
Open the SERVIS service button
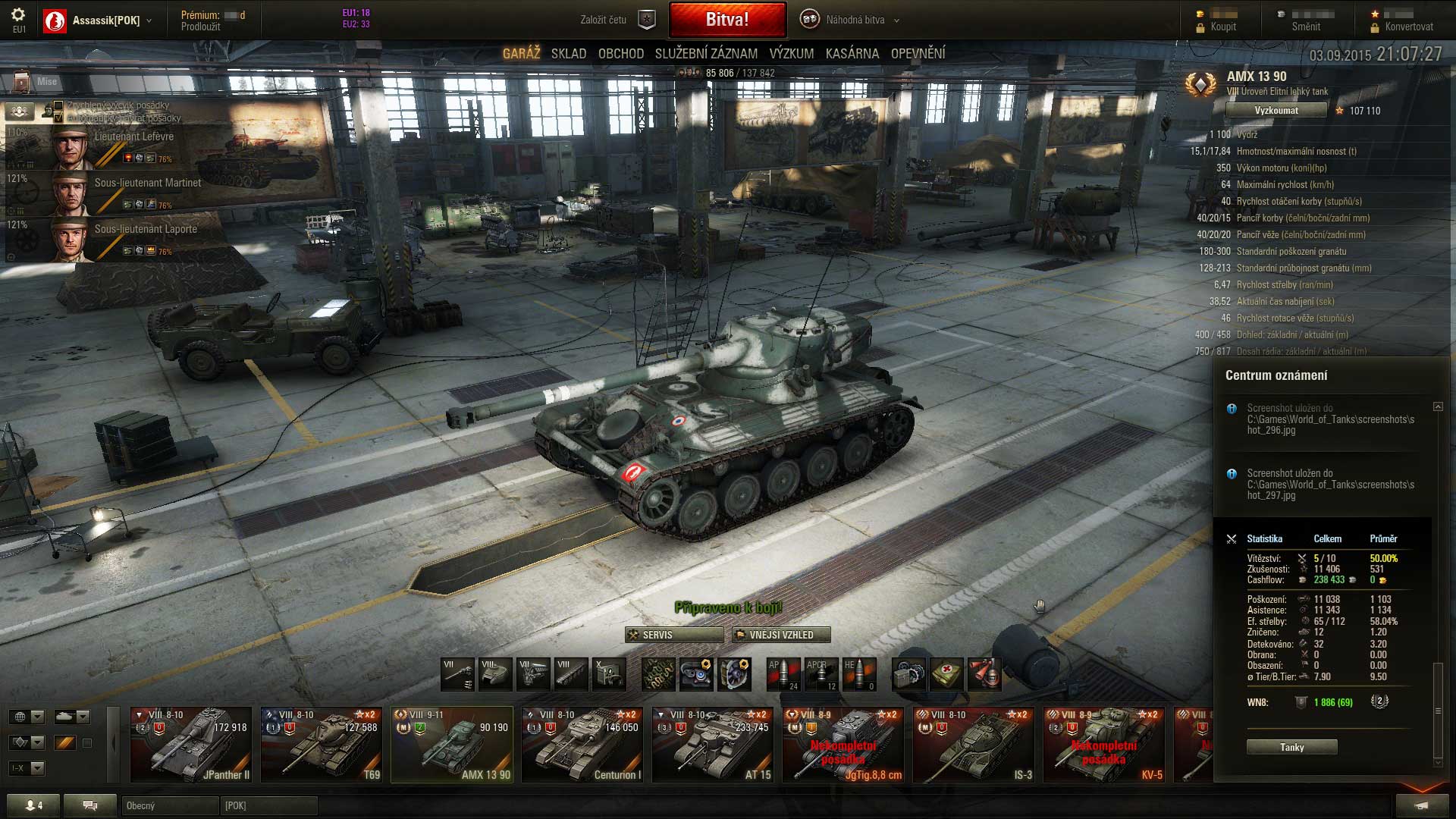673,635
